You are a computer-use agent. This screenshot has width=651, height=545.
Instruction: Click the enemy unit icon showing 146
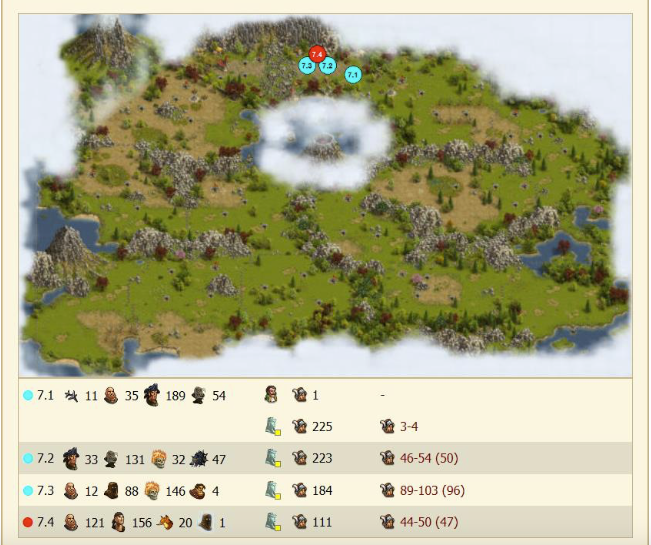tap(151, 491)
